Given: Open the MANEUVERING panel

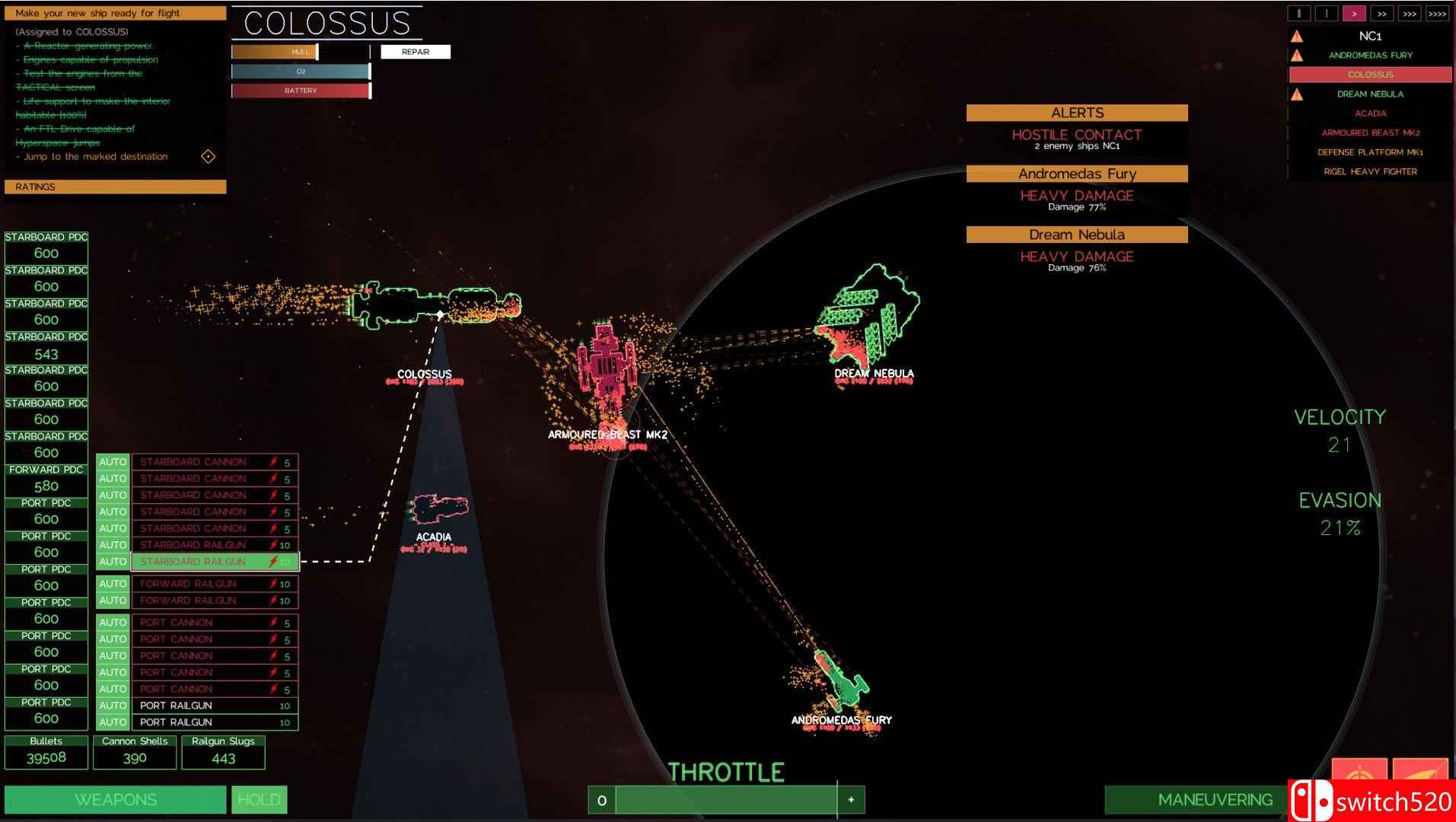Looking at the screenshot, I should click(x=1196, y=799).
